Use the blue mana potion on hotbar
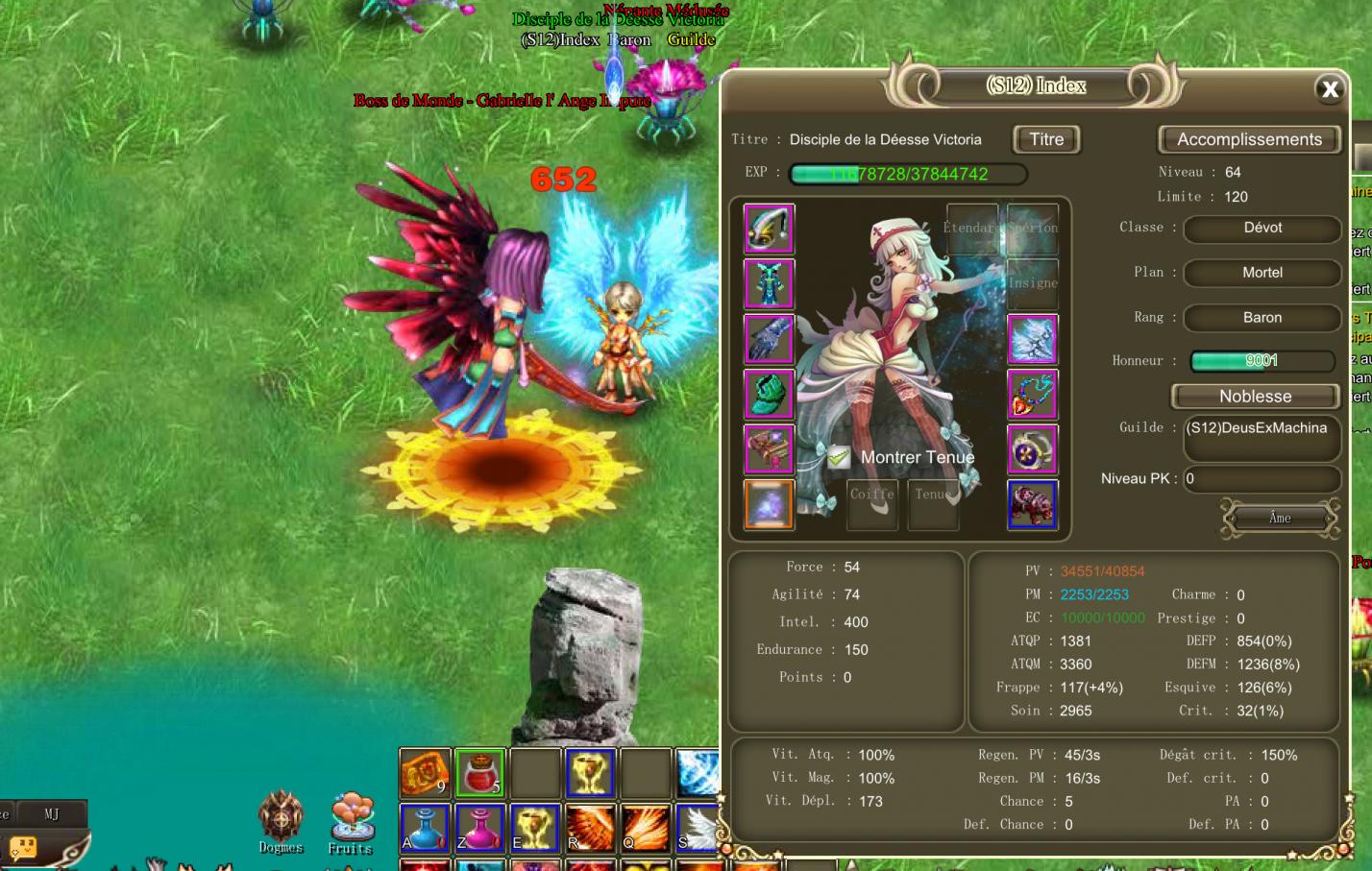 (424, 828)
